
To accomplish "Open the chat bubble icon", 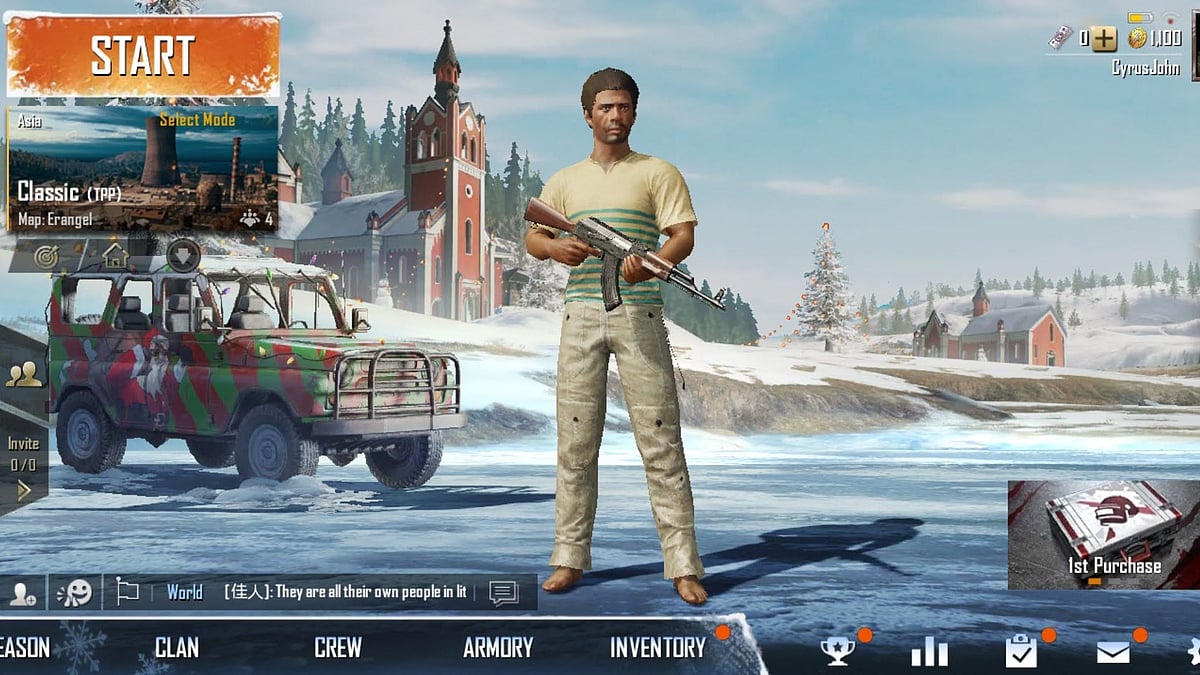I will coord(503,592).
